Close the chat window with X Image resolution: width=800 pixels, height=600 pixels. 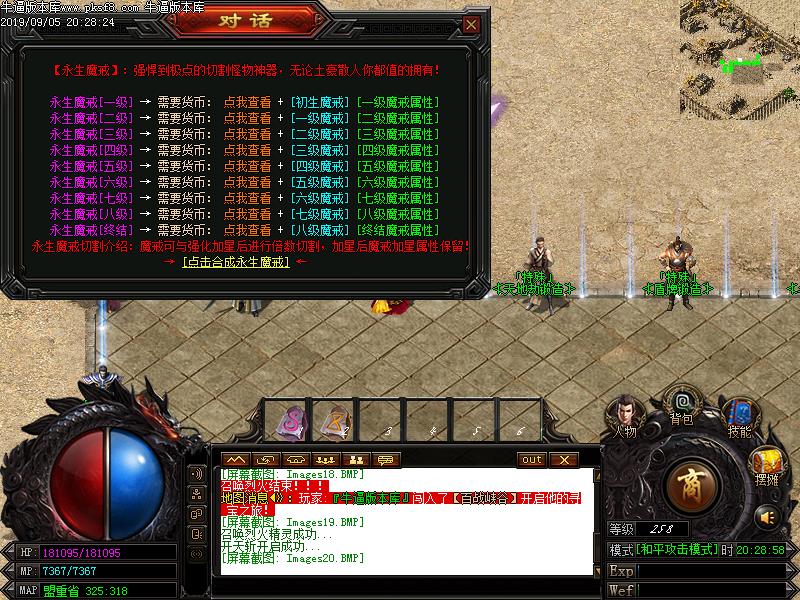click(563, 459)
